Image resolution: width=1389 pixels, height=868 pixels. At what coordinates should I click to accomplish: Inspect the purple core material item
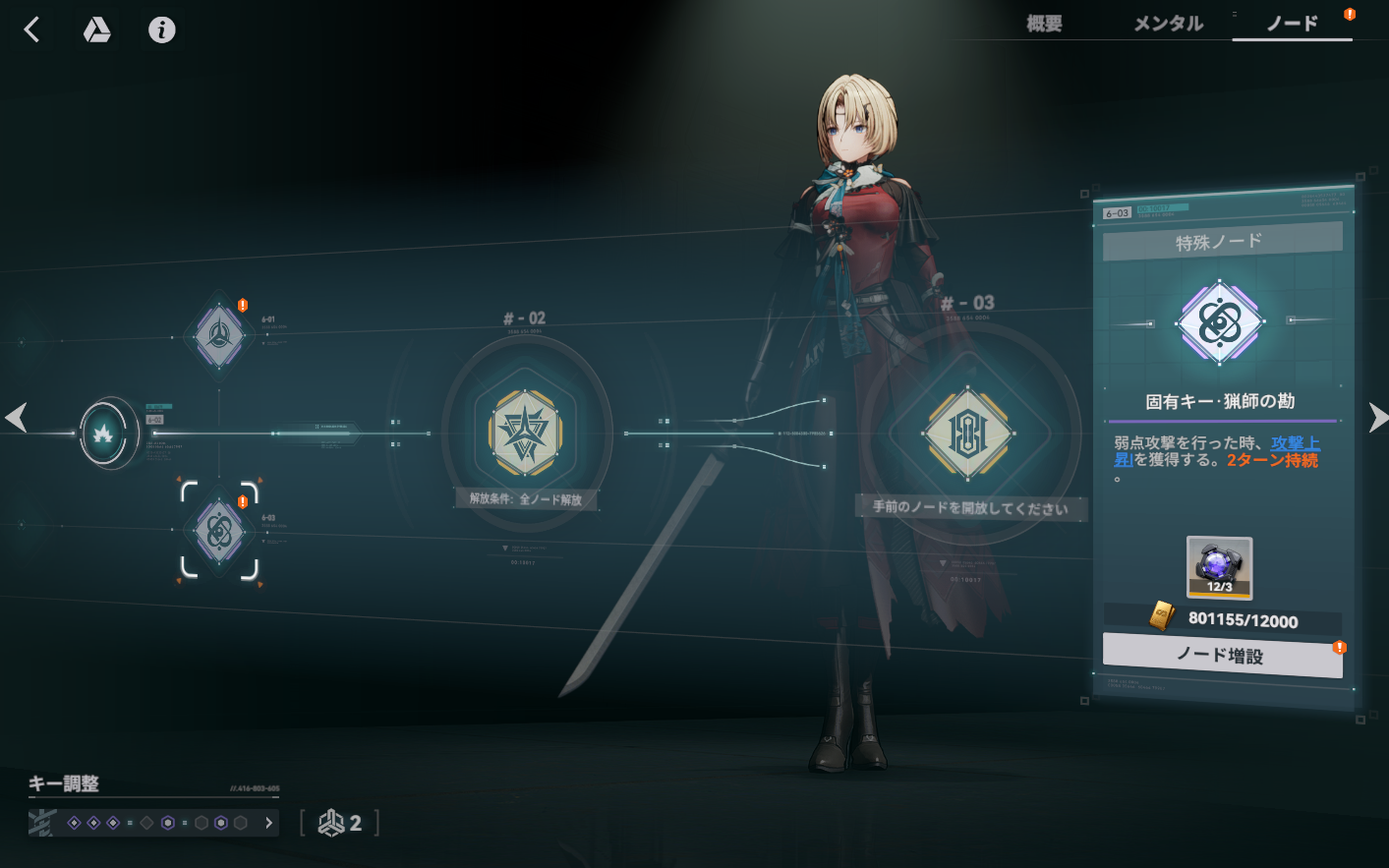tap(1219, 567)
